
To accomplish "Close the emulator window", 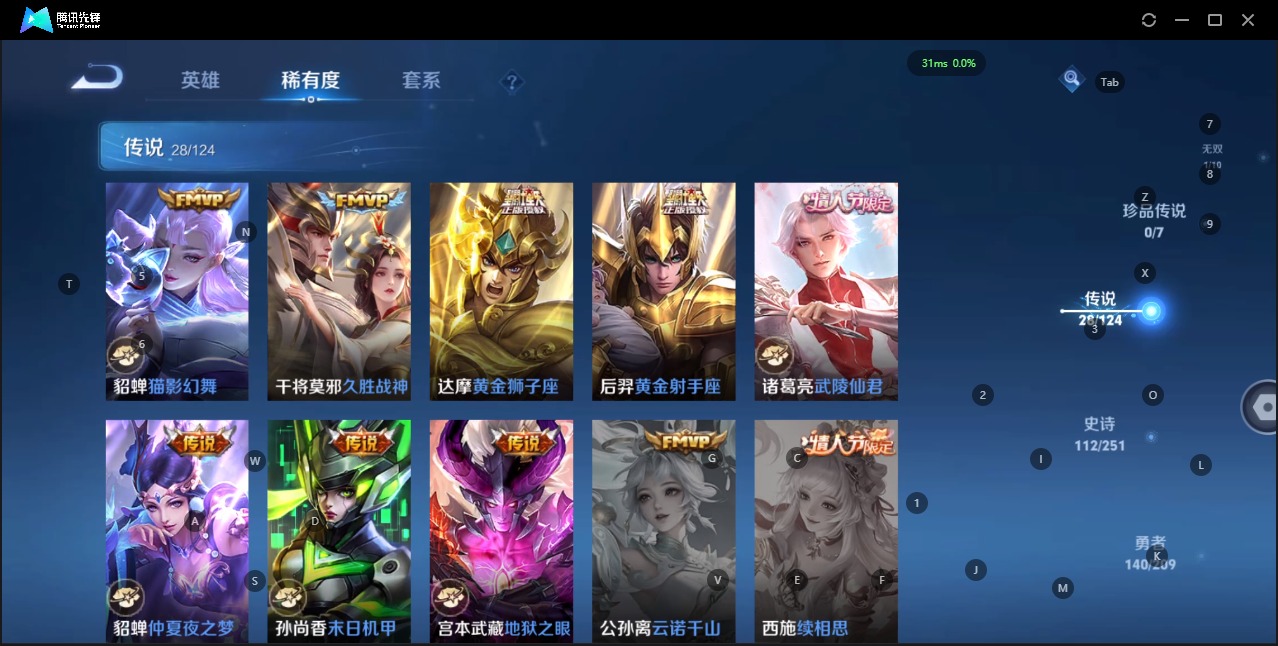I will pyautogui.click(x=1248, y=20).
